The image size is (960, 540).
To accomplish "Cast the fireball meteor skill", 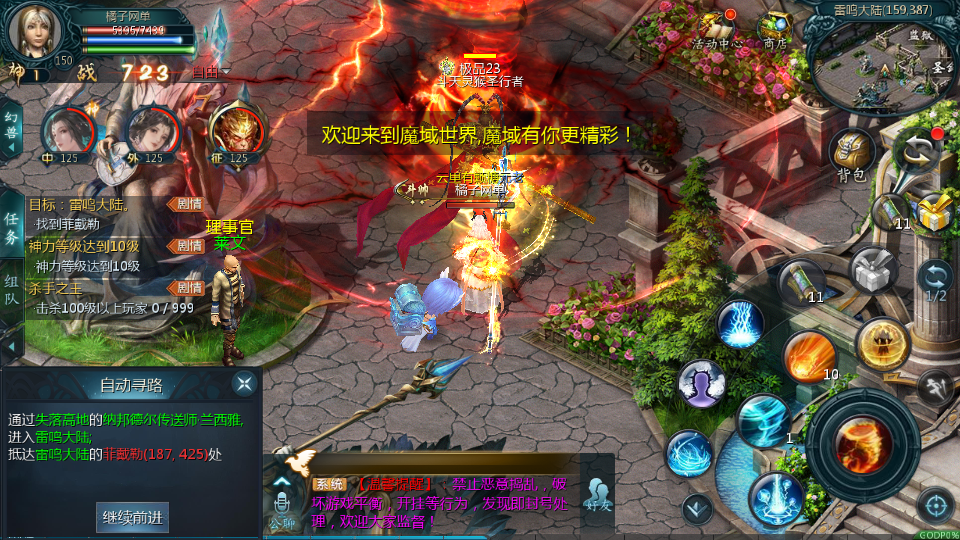I will (x=808, y=355).
